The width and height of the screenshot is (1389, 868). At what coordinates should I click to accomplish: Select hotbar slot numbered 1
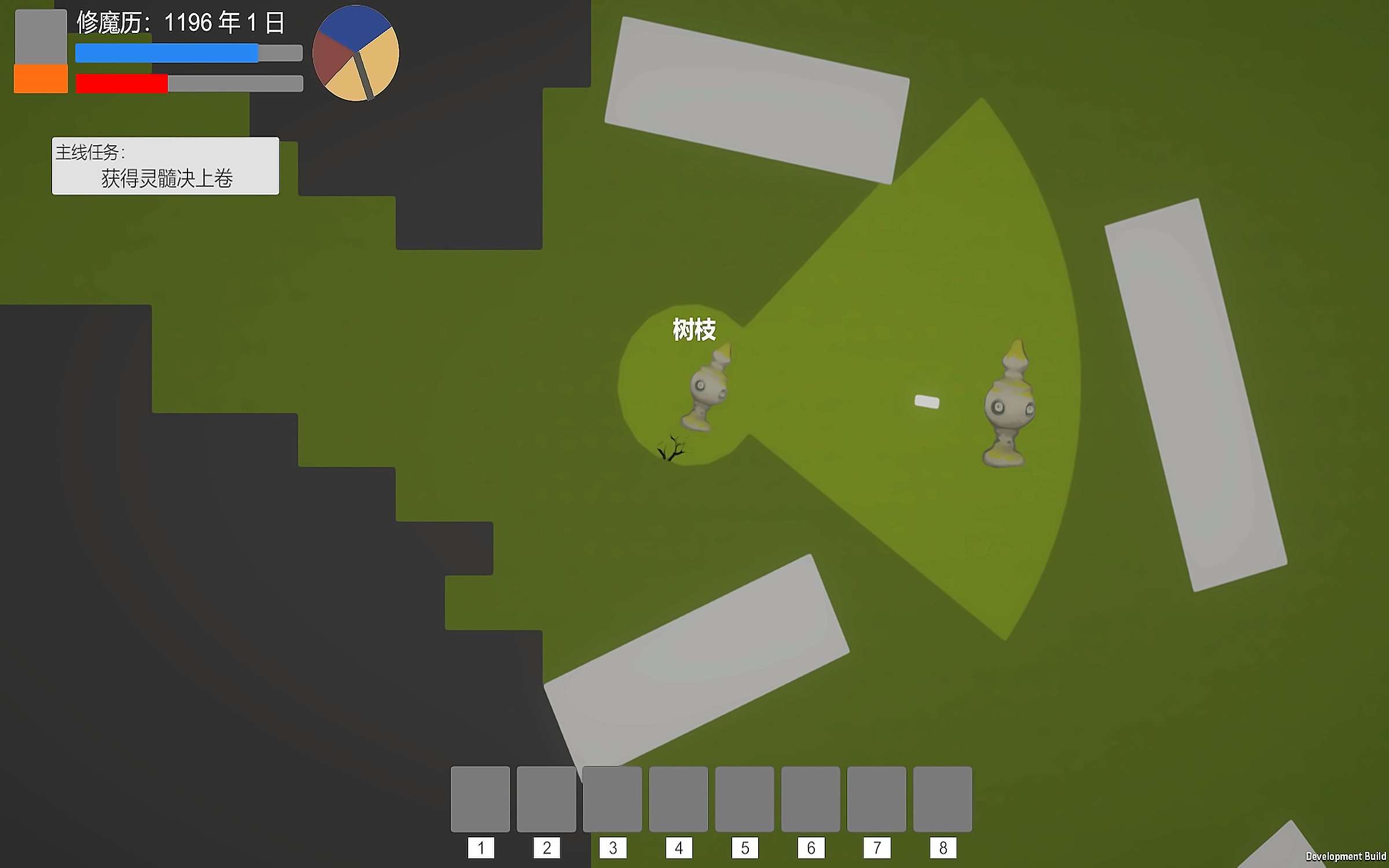480,799
